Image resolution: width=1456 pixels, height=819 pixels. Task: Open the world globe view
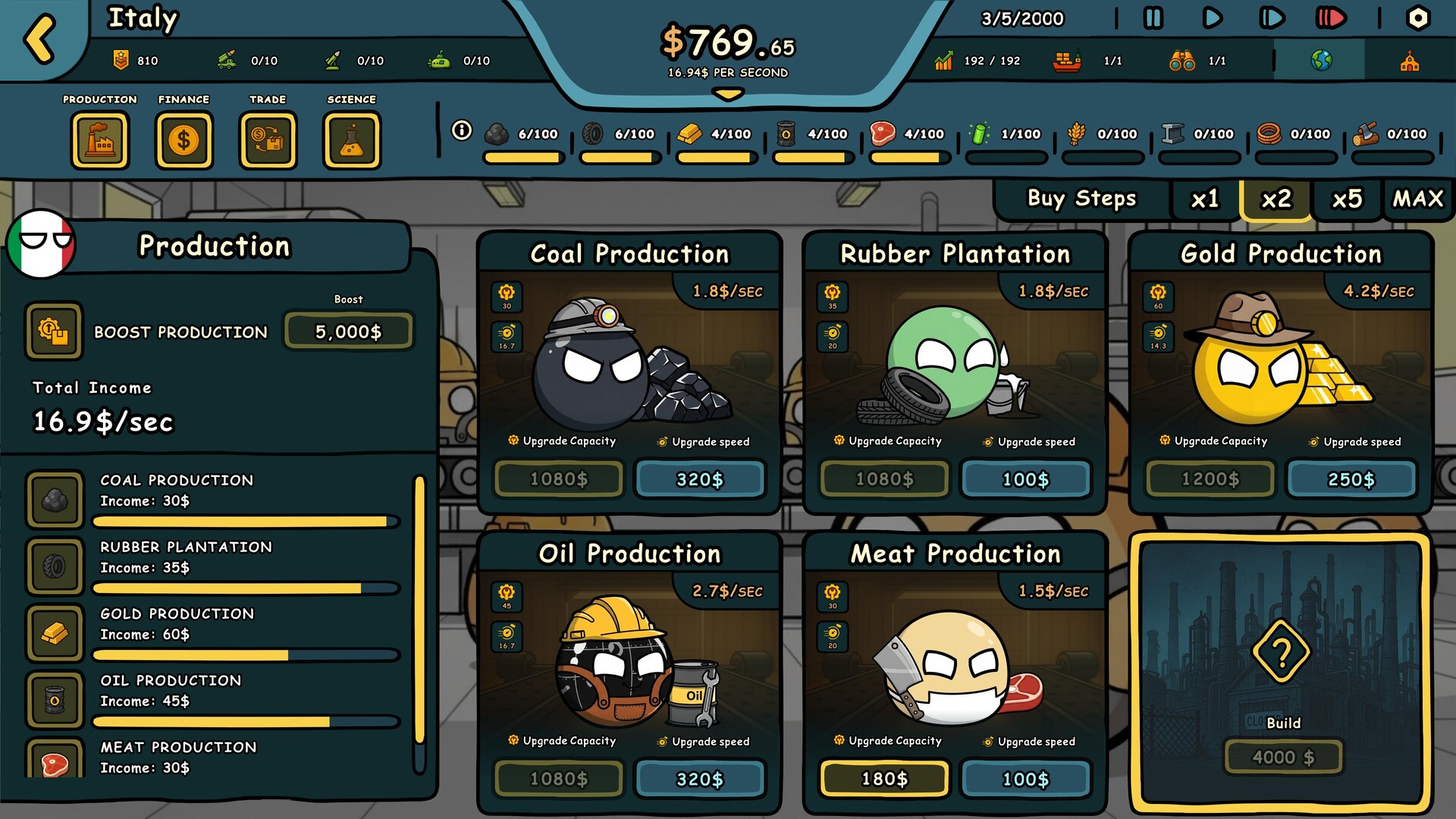1321,61
